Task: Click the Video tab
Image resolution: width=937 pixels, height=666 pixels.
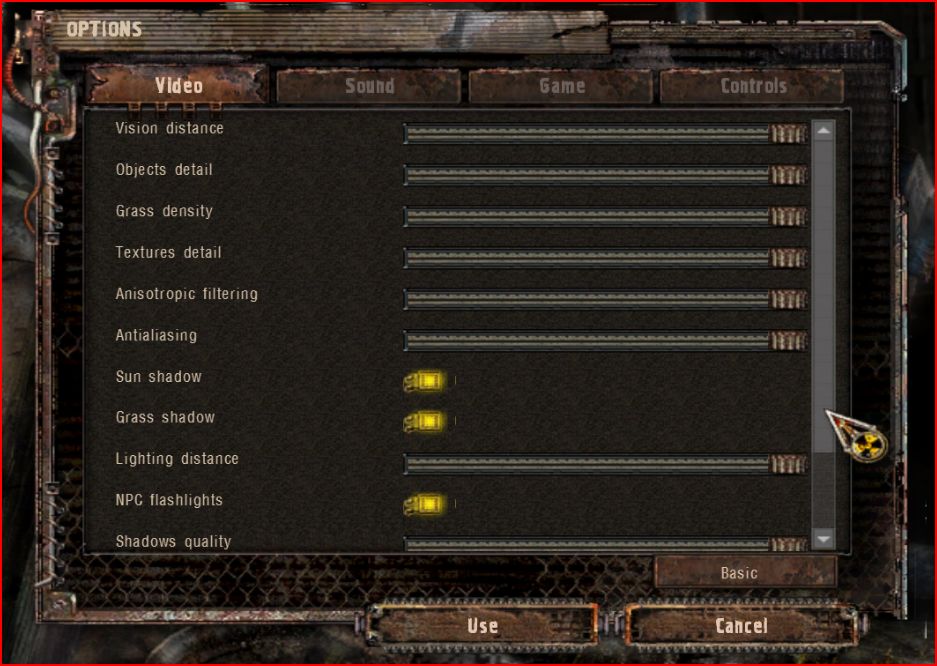Action: (178, 86)
